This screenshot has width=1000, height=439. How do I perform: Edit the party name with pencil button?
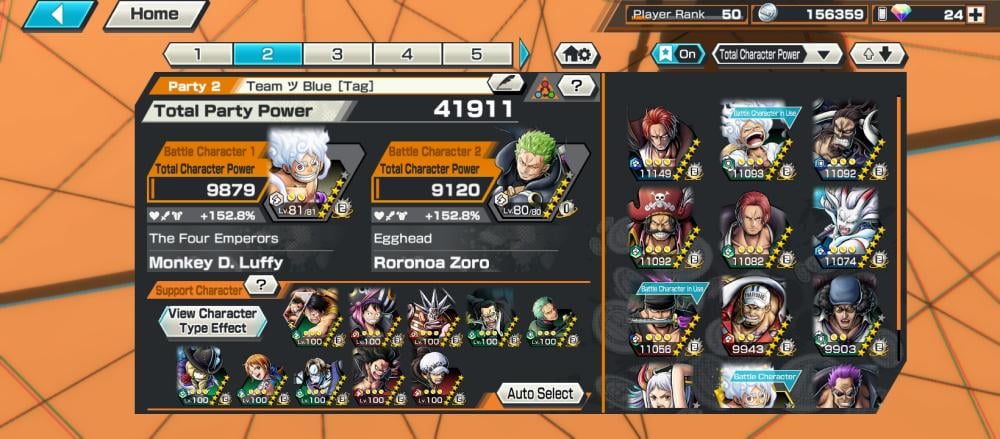(x=505, y=85)
